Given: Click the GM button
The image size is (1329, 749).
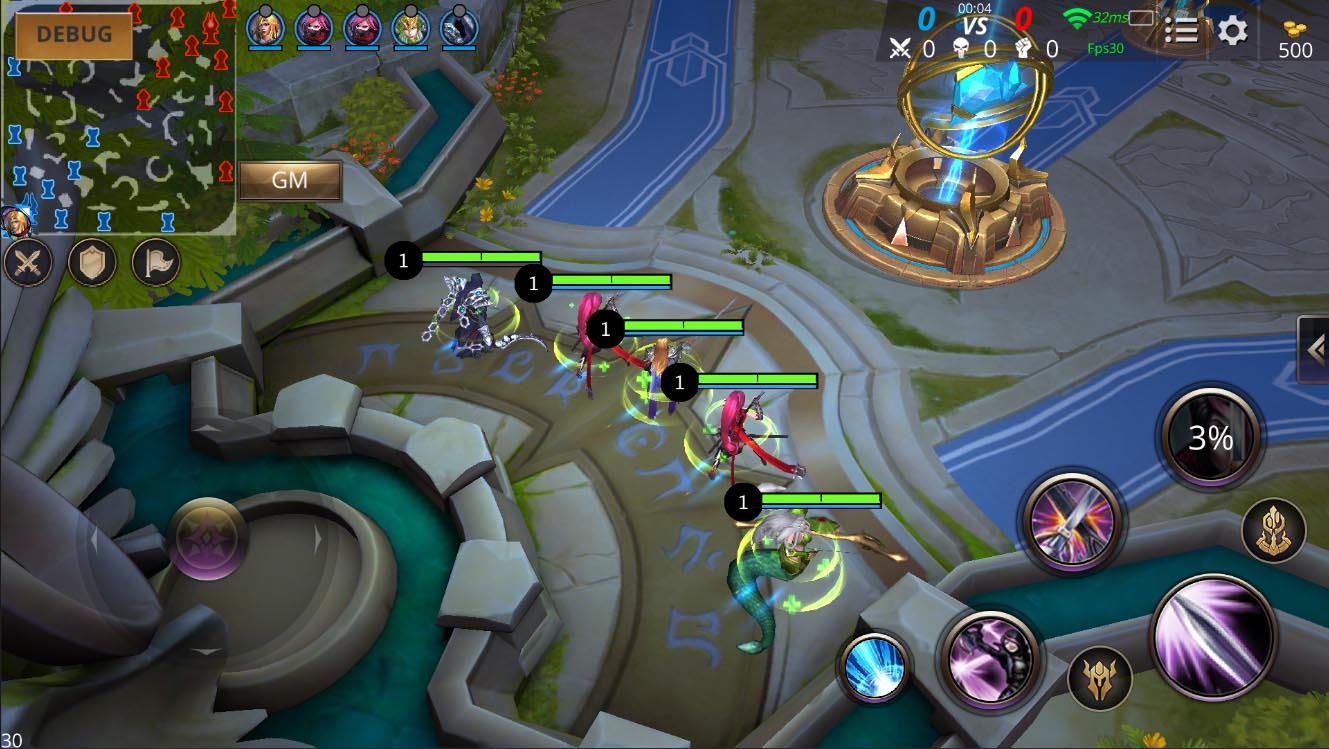Looking at the screenshot, I should tap(290, 181).
